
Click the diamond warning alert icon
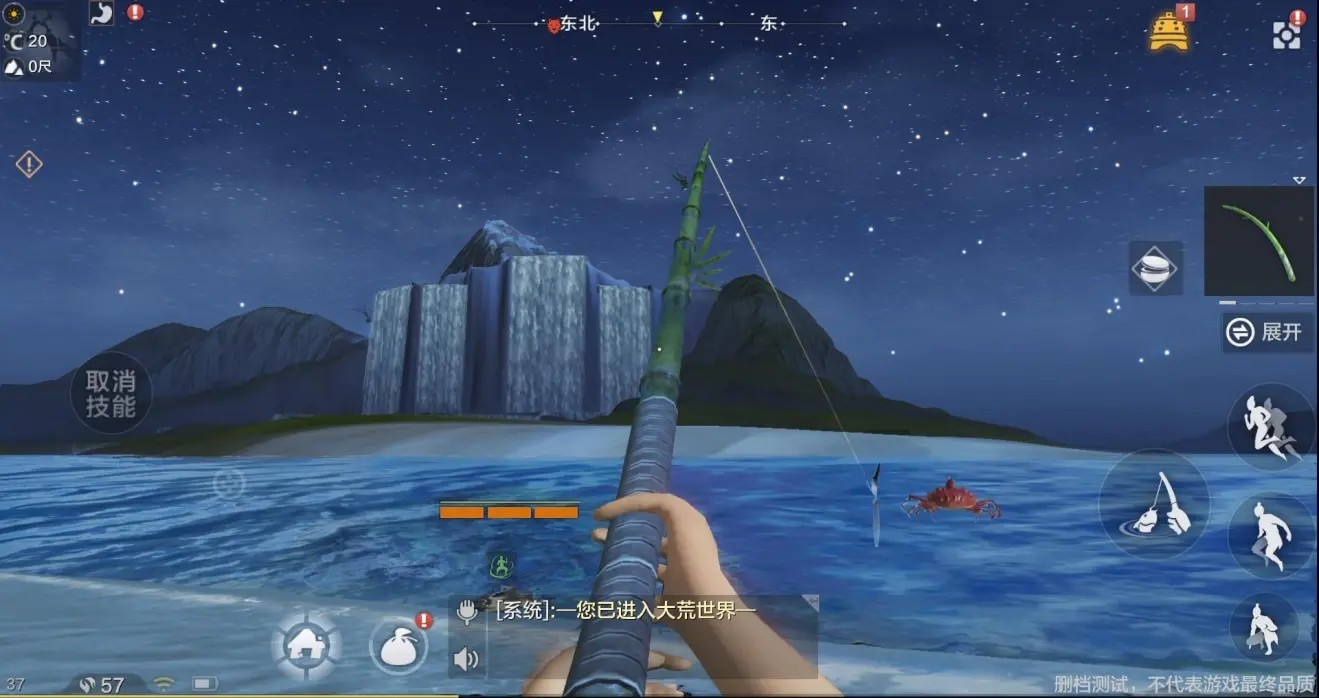tap(29, 163)
